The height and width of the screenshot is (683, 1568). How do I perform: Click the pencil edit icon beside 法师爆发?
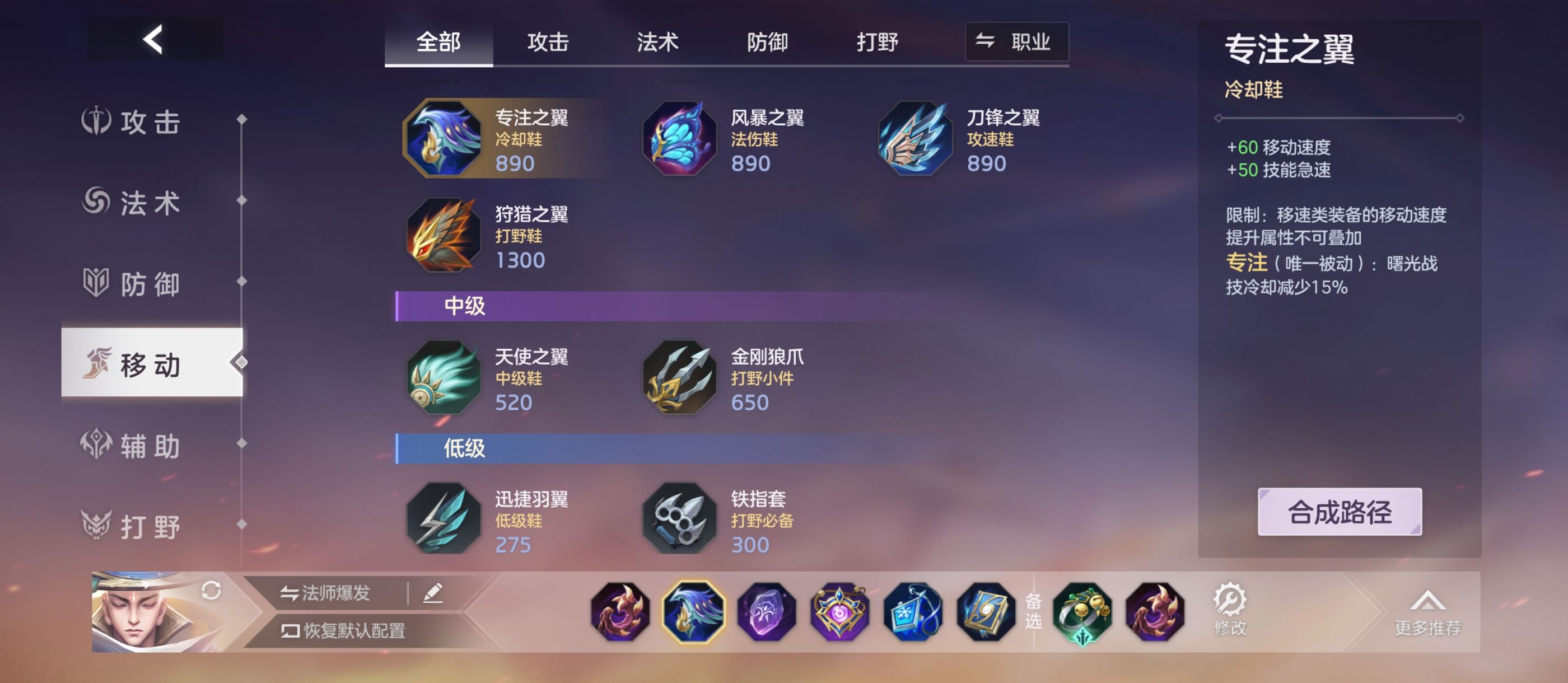pos(435,594)
